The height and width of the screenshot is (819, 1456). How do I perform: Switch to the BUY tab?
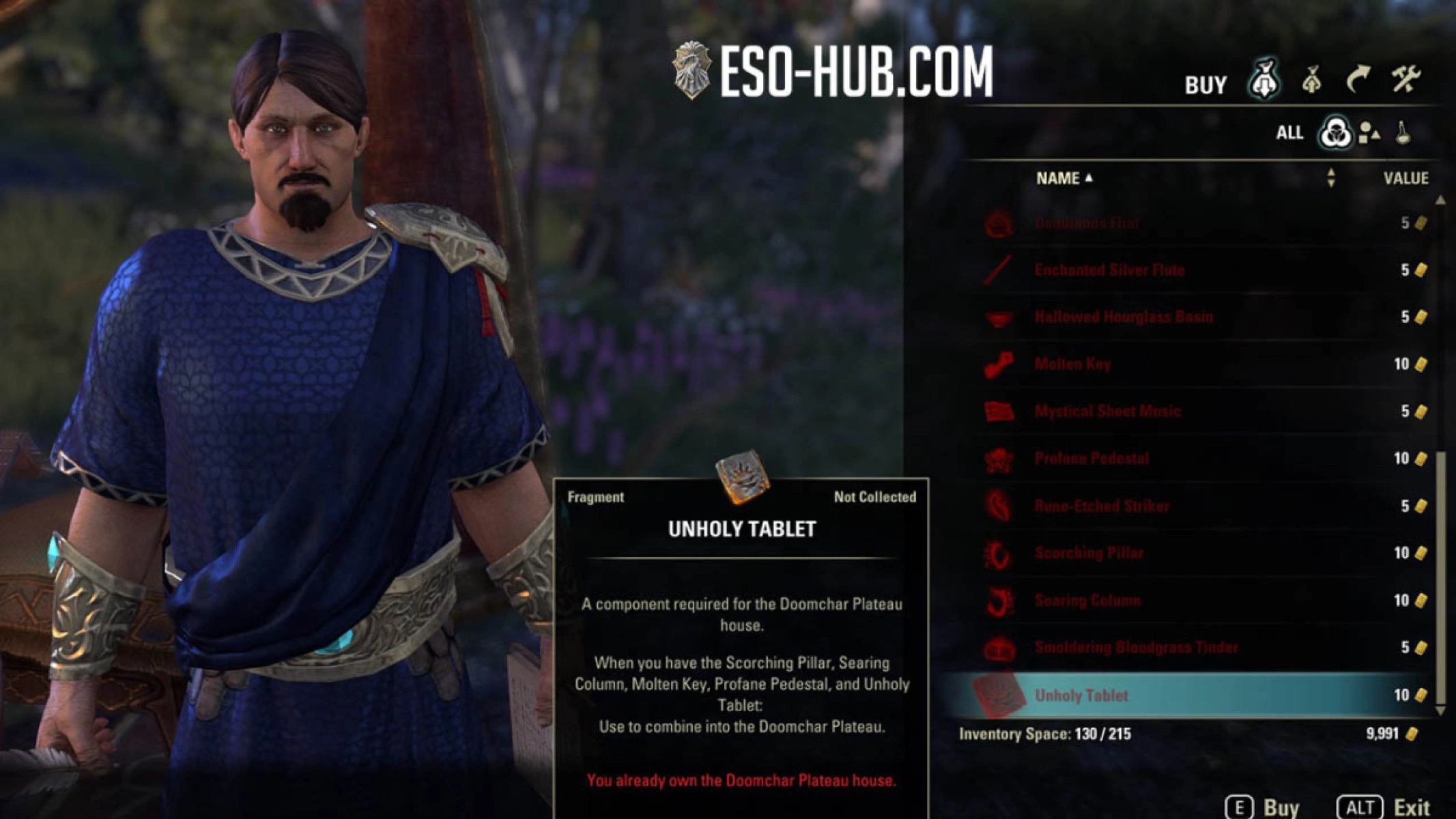coord(1205,84)
